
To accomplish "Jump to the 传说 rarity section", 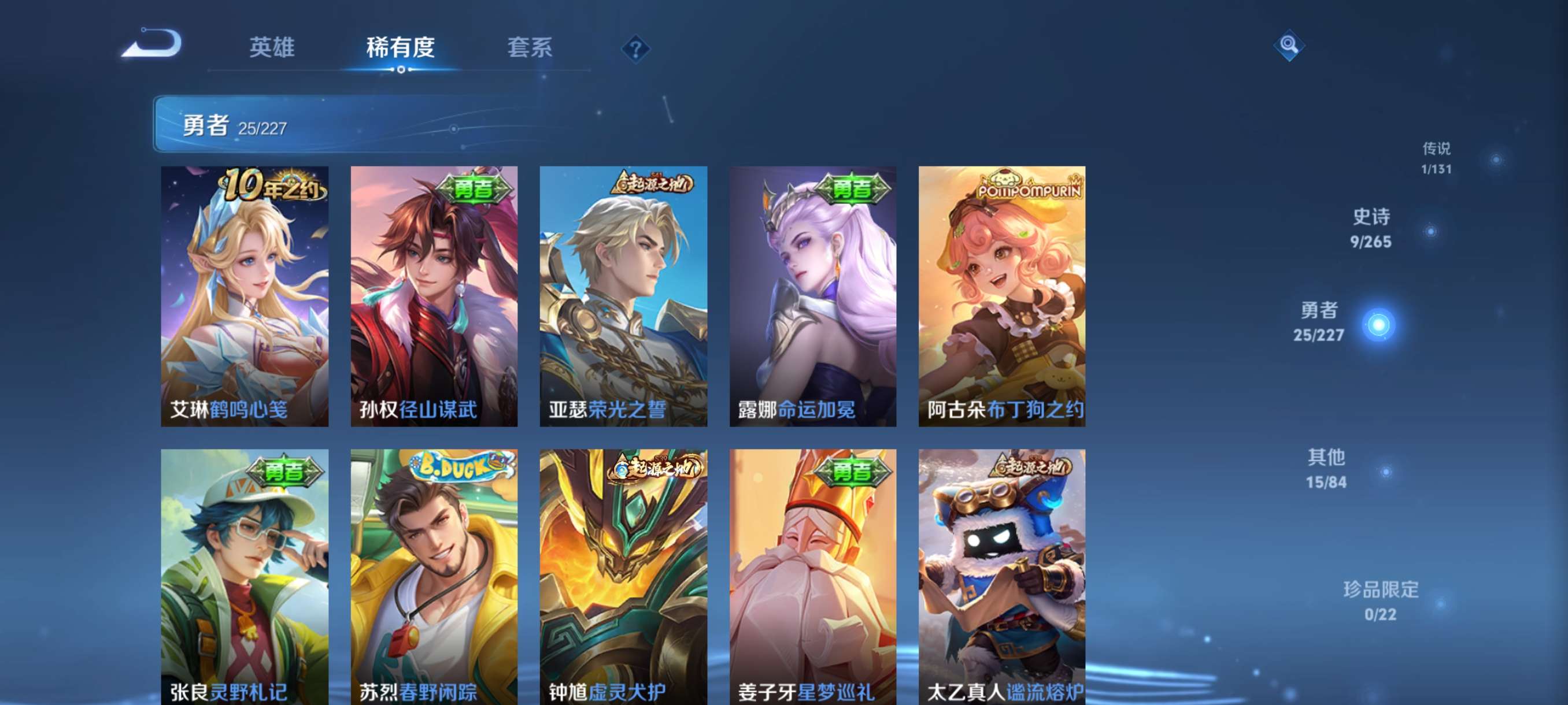I will (x=1437, y=158).
